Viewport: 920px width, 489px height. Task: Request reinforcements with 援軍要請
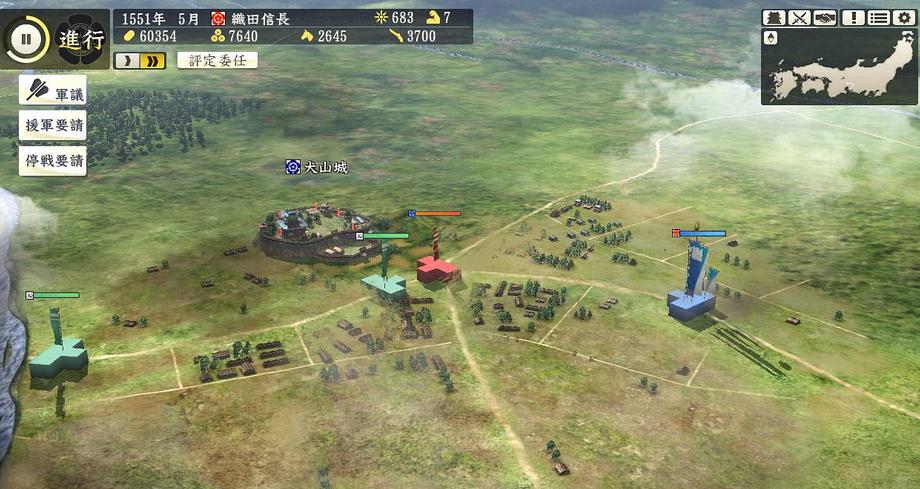pos(53,127)
